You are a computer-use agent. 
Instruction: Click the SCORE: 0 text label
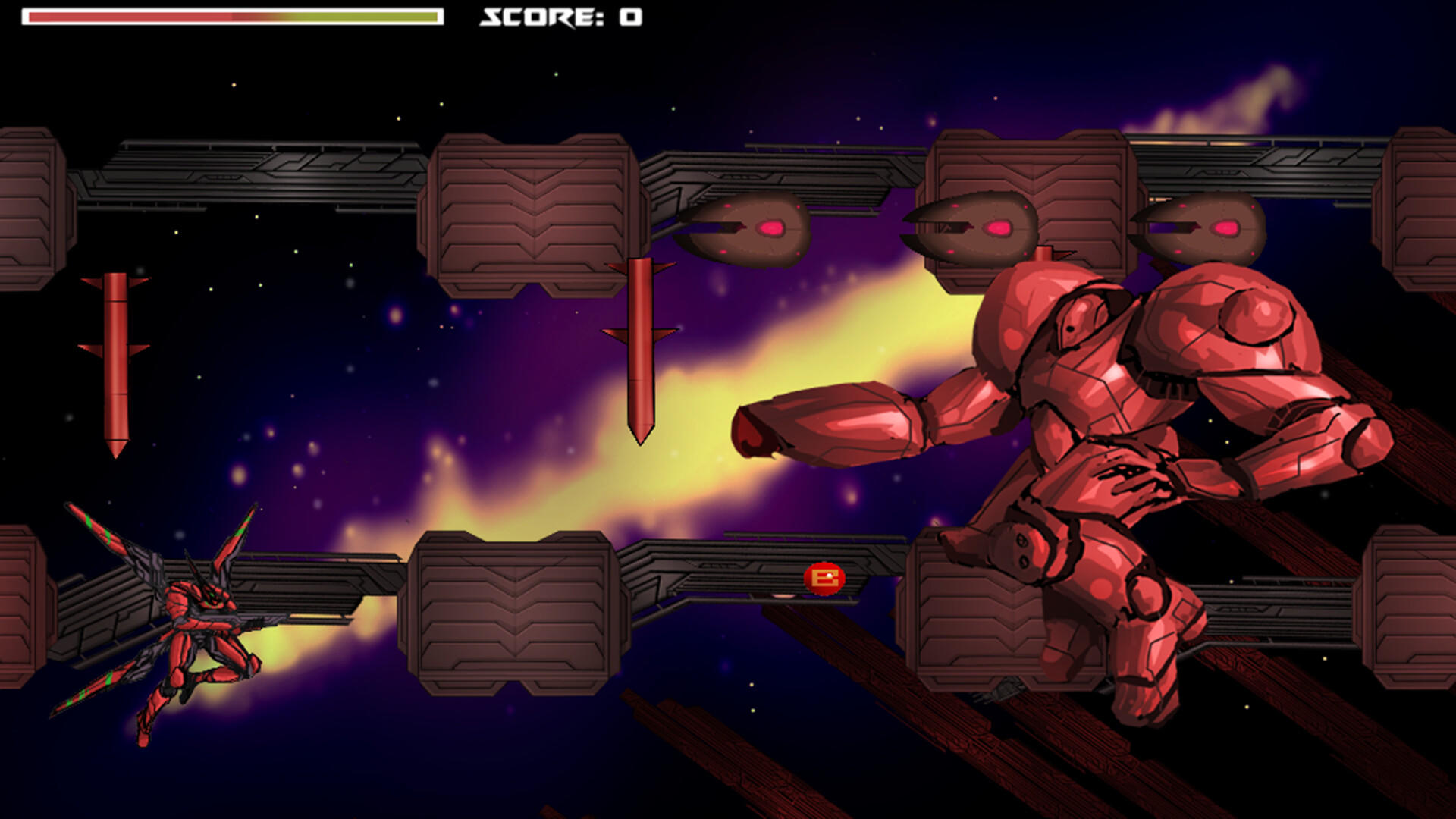click(557, 17)
